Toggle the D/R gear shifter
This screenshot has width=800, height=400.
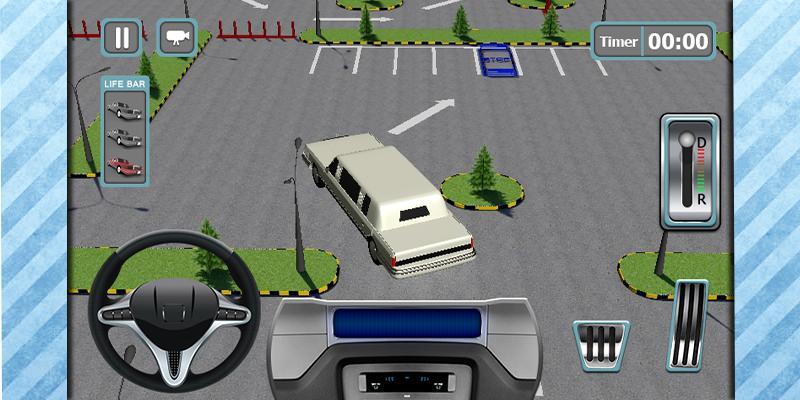pyautogui.click(x=689, y=171)
